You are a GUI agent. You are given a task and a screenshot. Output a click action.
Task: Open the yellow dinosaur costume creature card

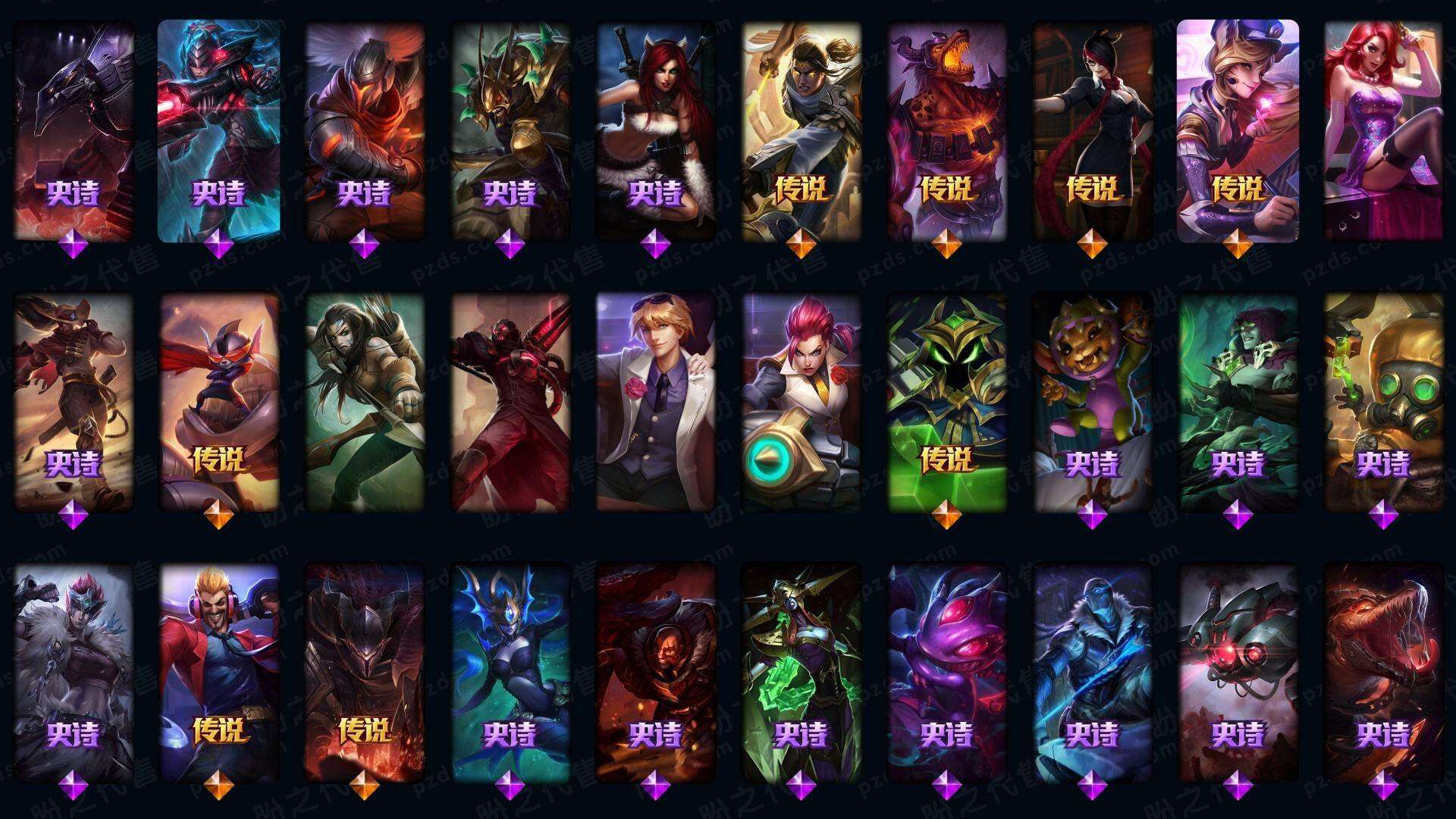tap(1092, 402)
